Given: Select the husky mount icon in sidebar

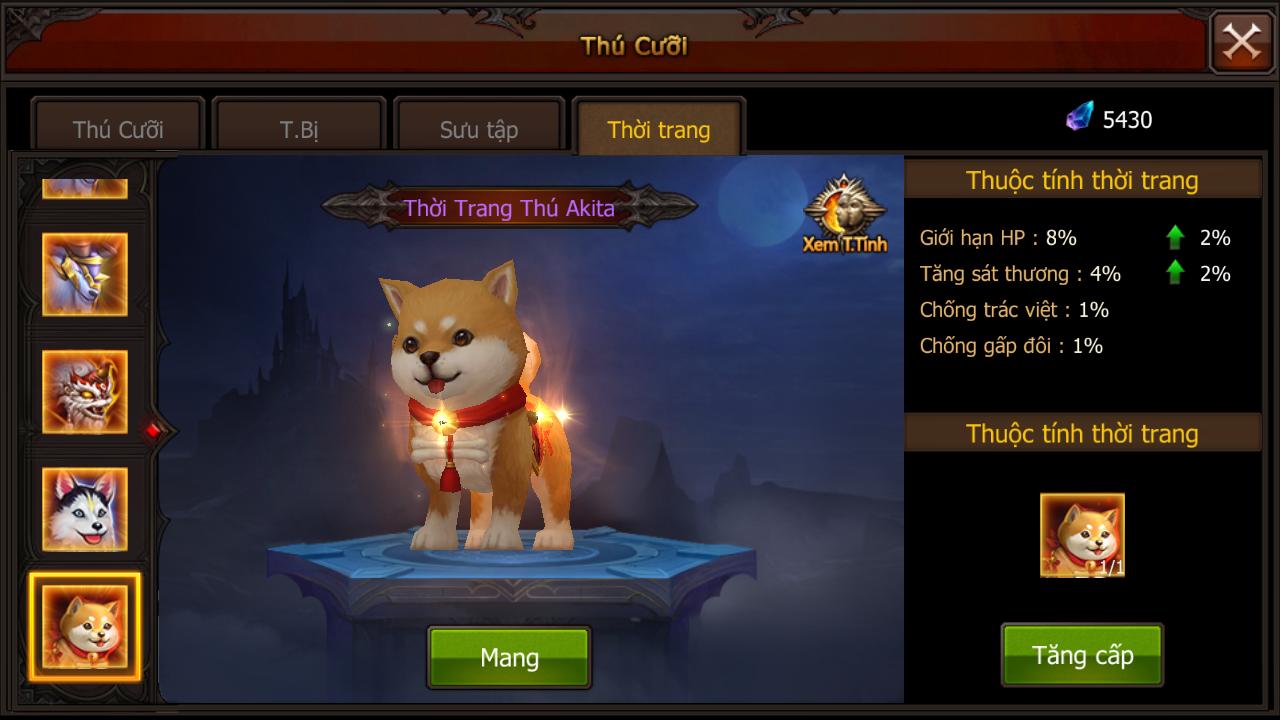Looking at the screenshot, I should [84, 510].
